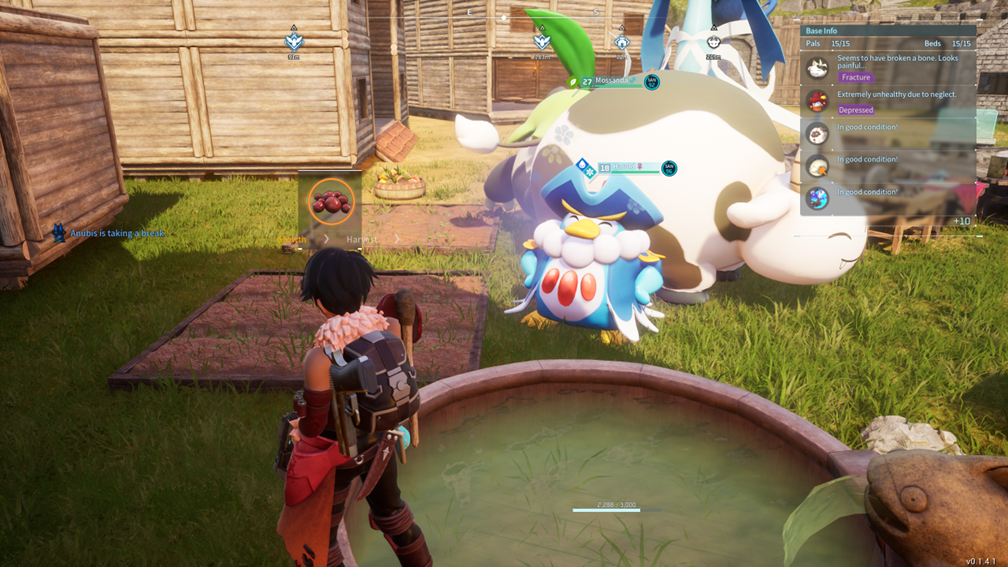Image resolution: width=1008 pixels, height=567 pixels.
Task: Select the Depressed status tag
Action: (x=855, y=110)
